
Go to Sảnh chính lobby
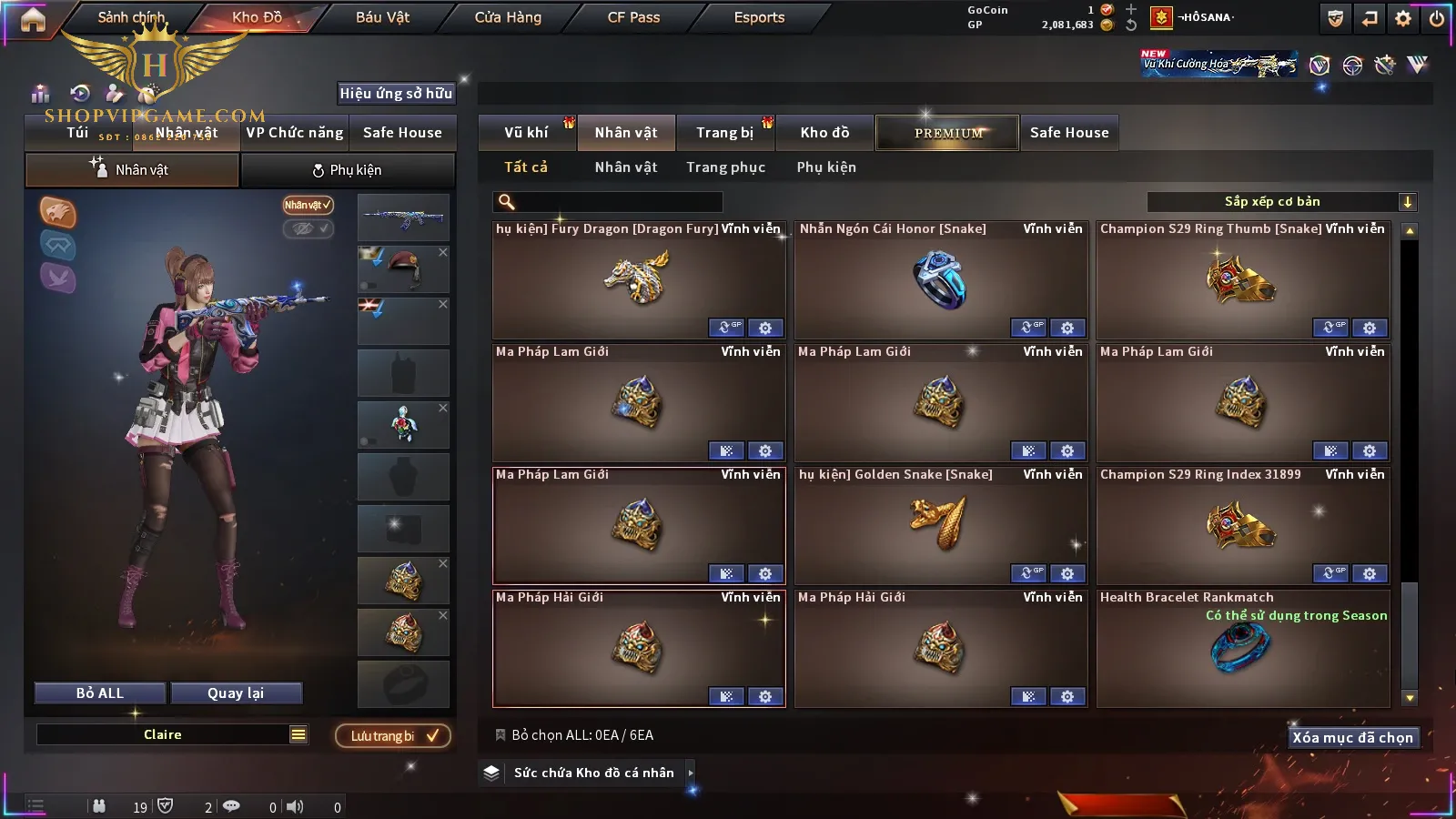131,17
